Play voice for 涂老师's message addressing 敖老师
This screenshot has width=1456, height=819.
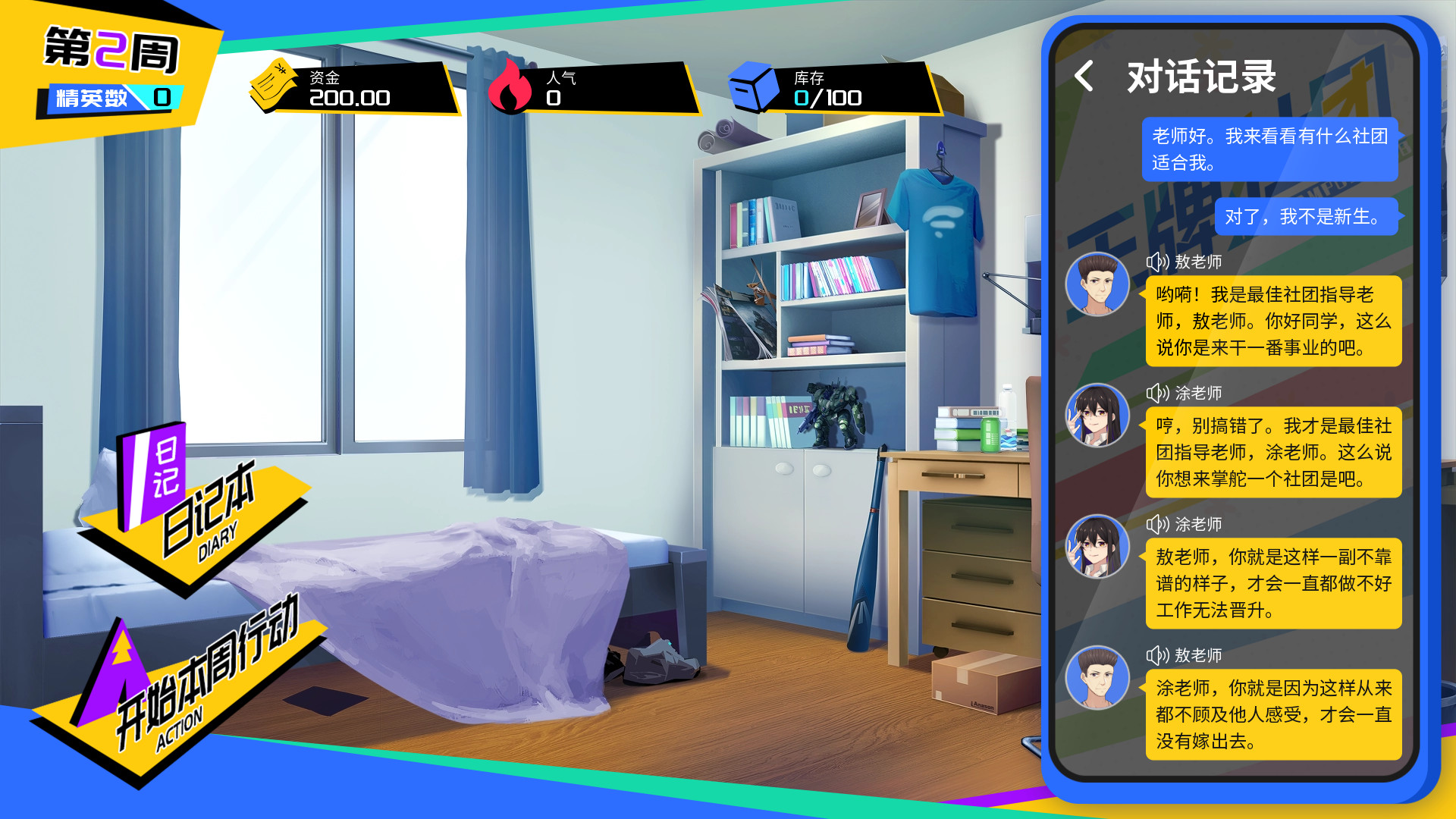coord(1157,525)
